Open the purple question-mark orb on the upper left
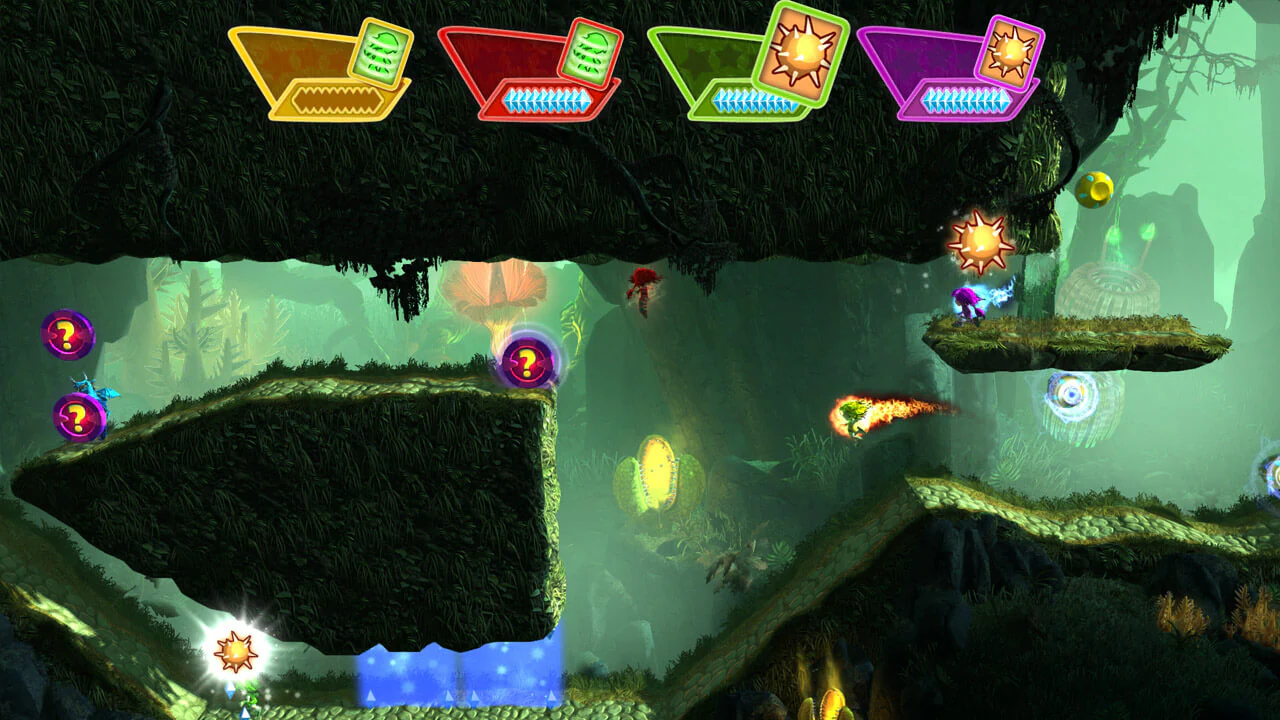Image resolution: width=1280 pixels, height=720 pixels. coord(66,337)
